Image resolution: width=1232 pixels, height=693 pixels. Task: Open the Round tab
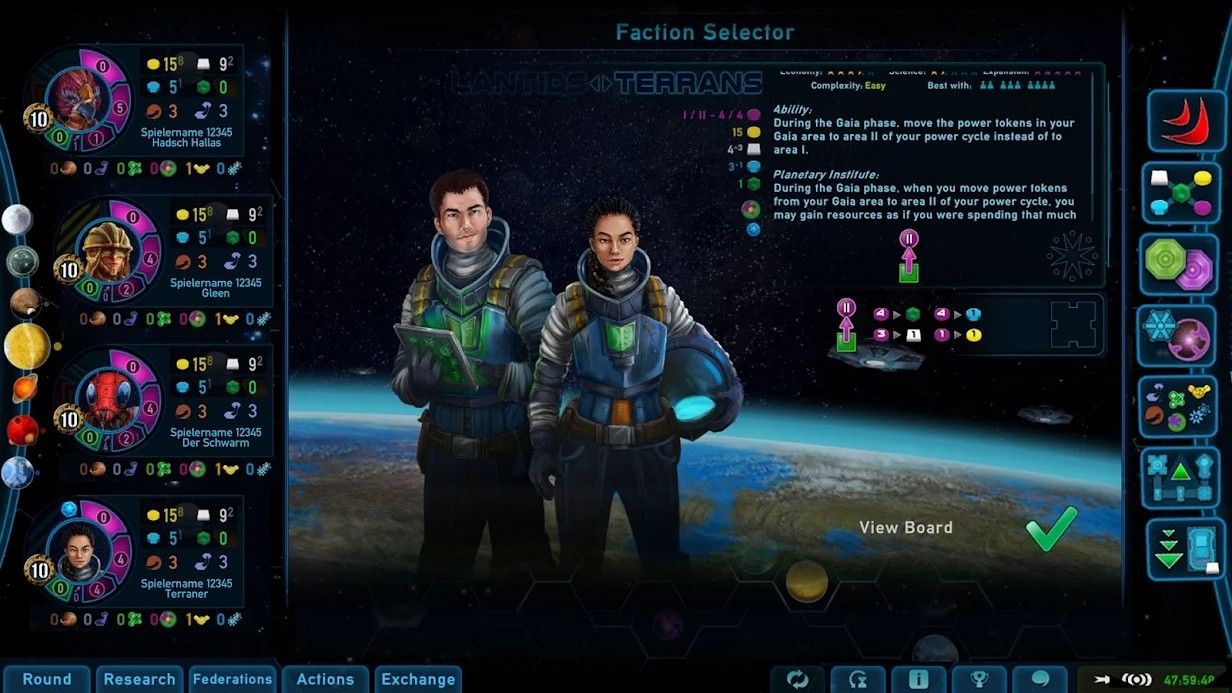pyautogui.click(x=46, y=679)
